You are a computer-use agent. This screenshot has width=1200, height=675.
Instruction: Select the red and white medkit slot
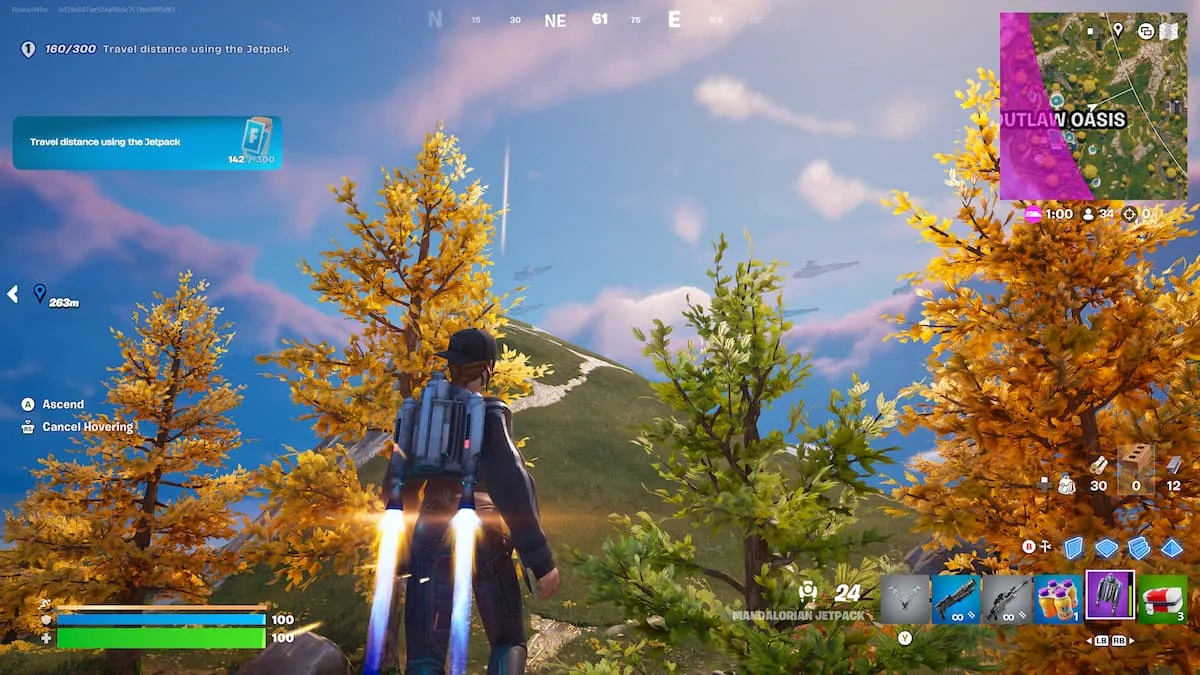tap(1162, 598)
